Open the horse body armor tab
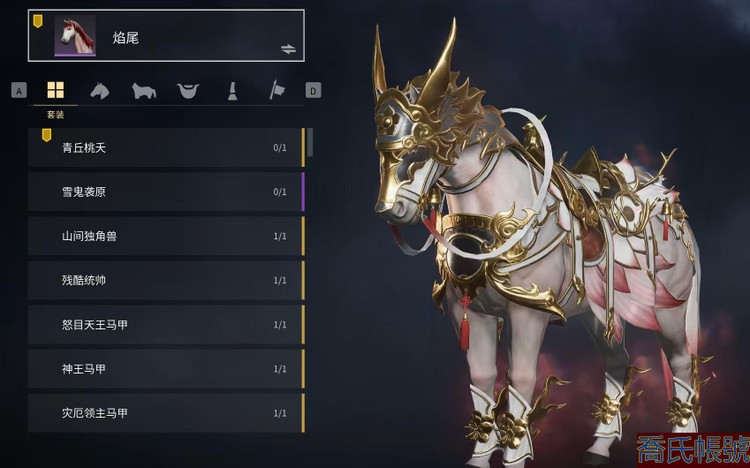The height and width of the screenshot is (468, 750). [x=144, y=91]
